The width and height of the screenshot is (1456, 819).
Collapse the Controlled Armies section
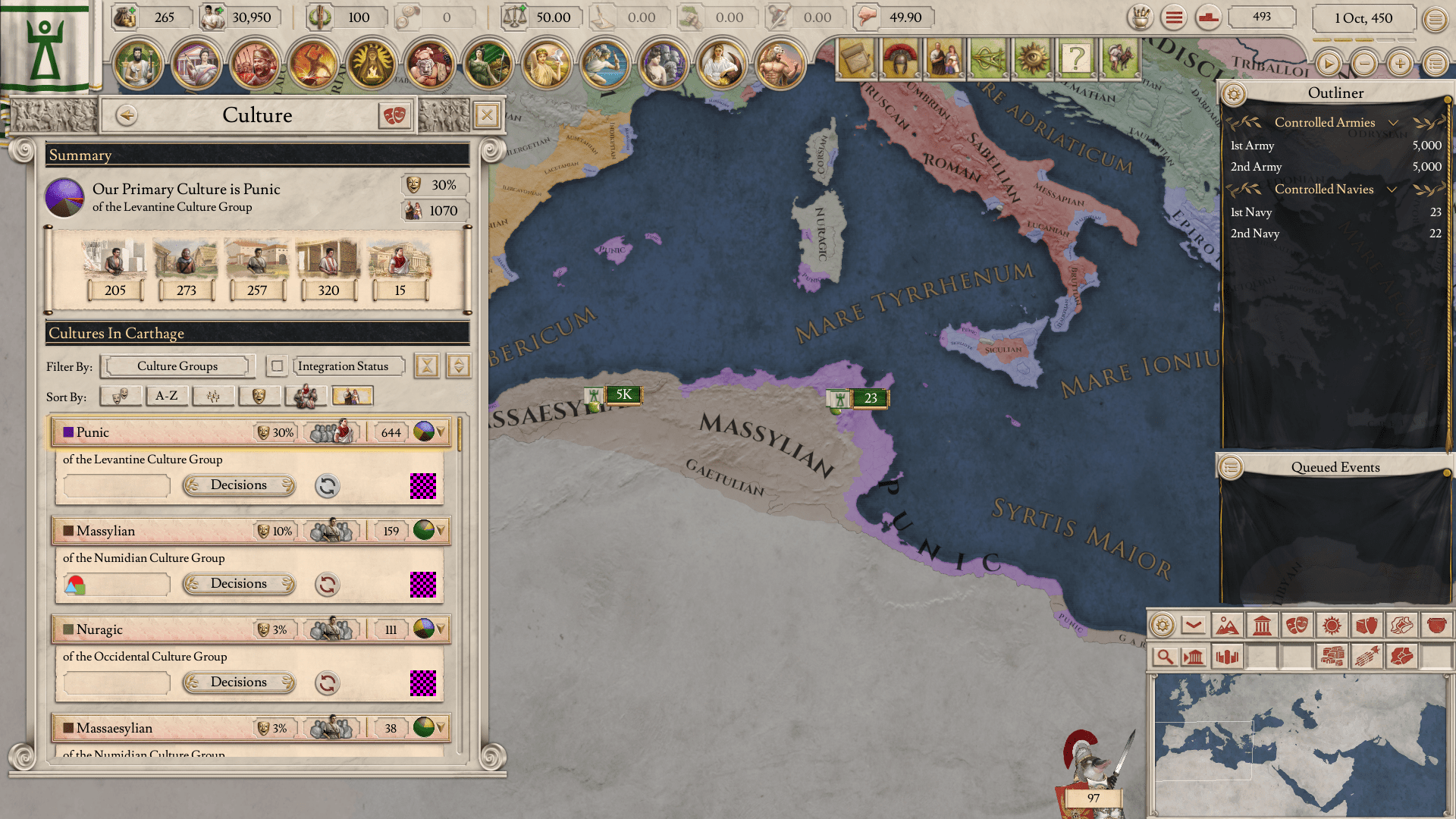tap(1393, 123)
